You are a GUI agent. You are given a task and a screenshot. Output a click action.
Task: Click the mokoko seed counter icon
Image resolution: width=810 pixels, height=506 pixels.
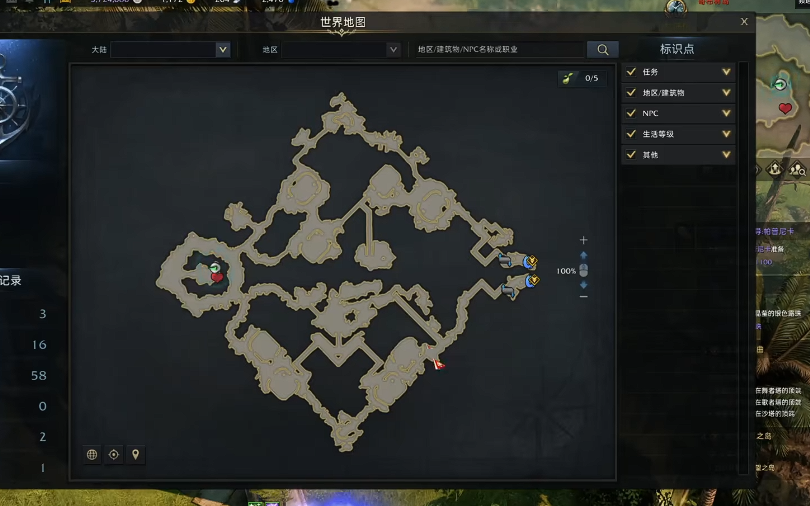tap(567, 78)
